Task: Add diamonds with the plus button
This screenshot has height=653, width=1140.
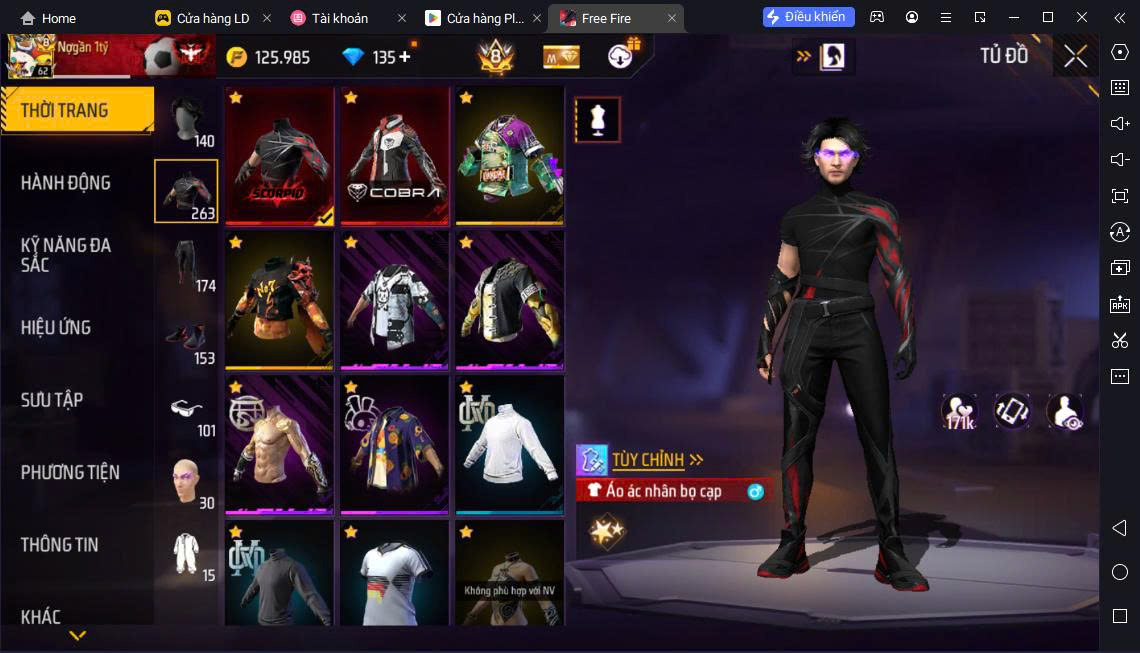Action: (x=405, y=57)
